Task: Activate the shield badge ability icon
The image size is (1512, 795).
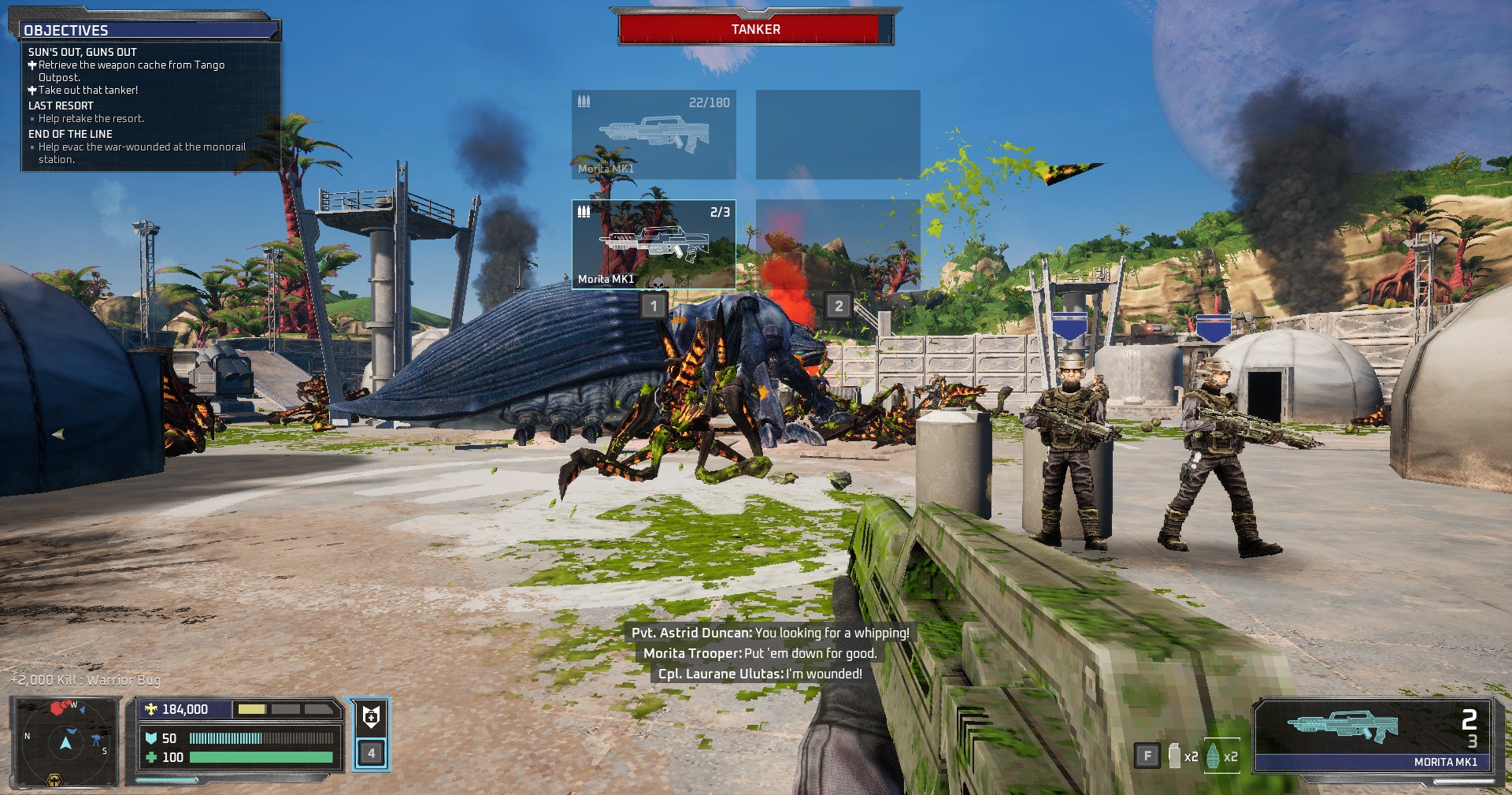Action: pos(371,717)
